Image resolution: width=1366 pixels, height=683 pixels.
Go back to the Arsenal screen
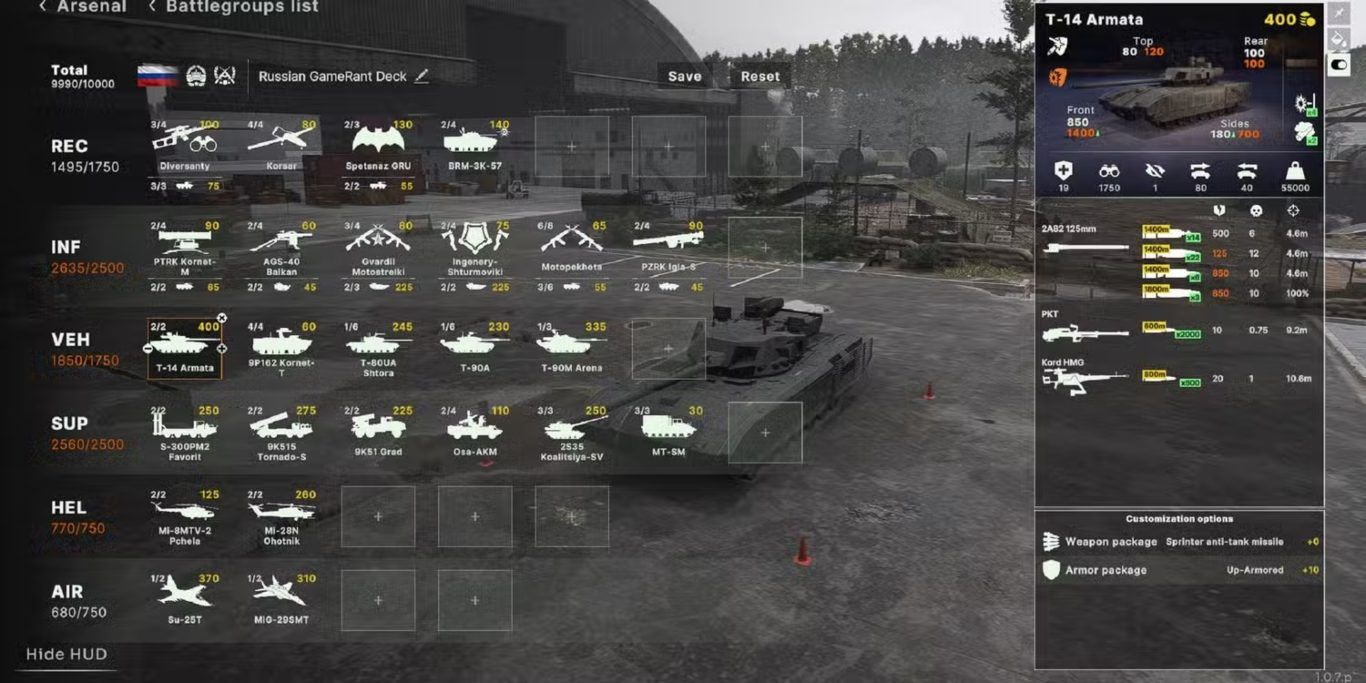[83, 7]
